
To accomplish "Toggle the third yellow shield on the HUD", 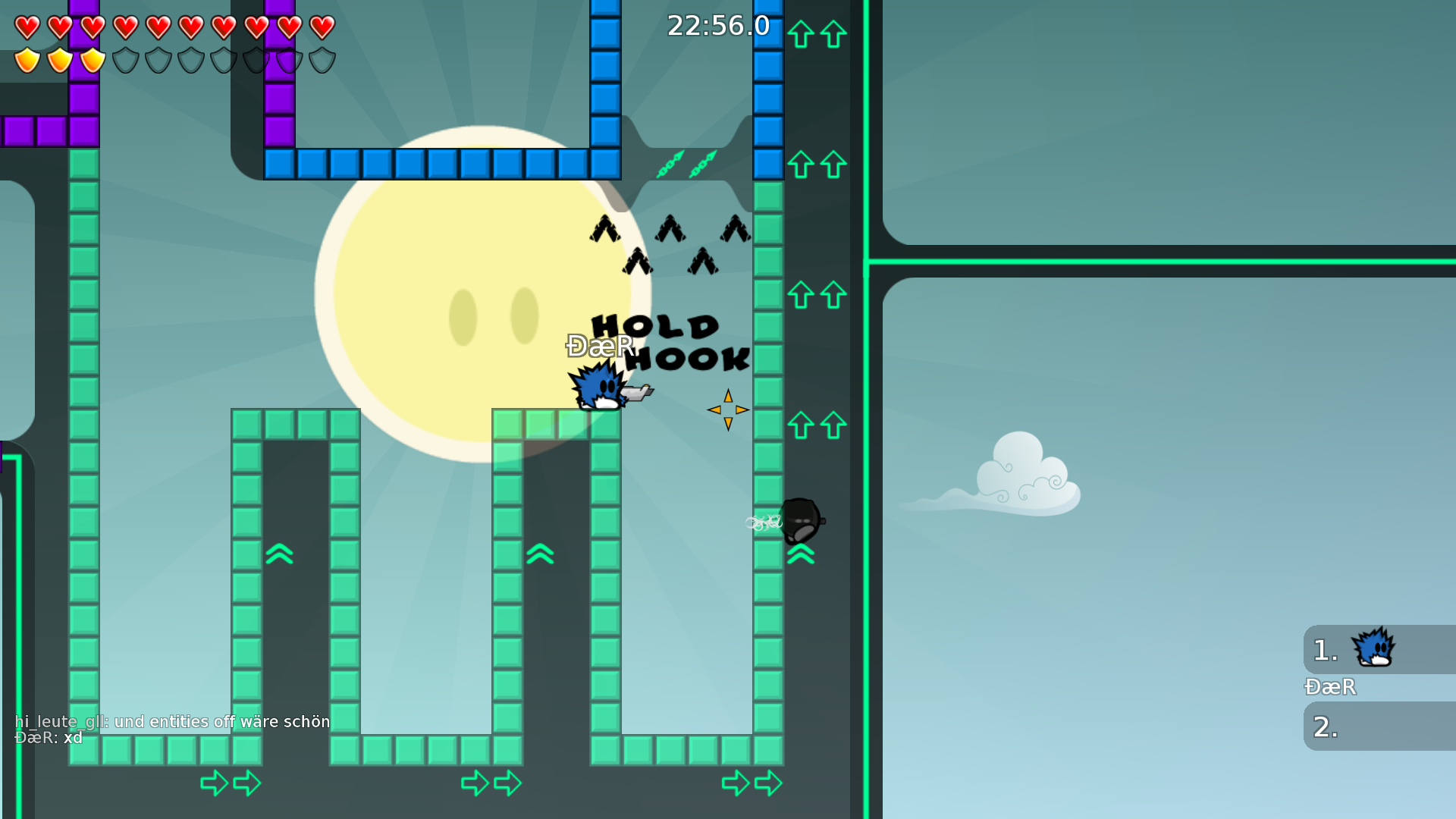I will [x=91, y=59].
